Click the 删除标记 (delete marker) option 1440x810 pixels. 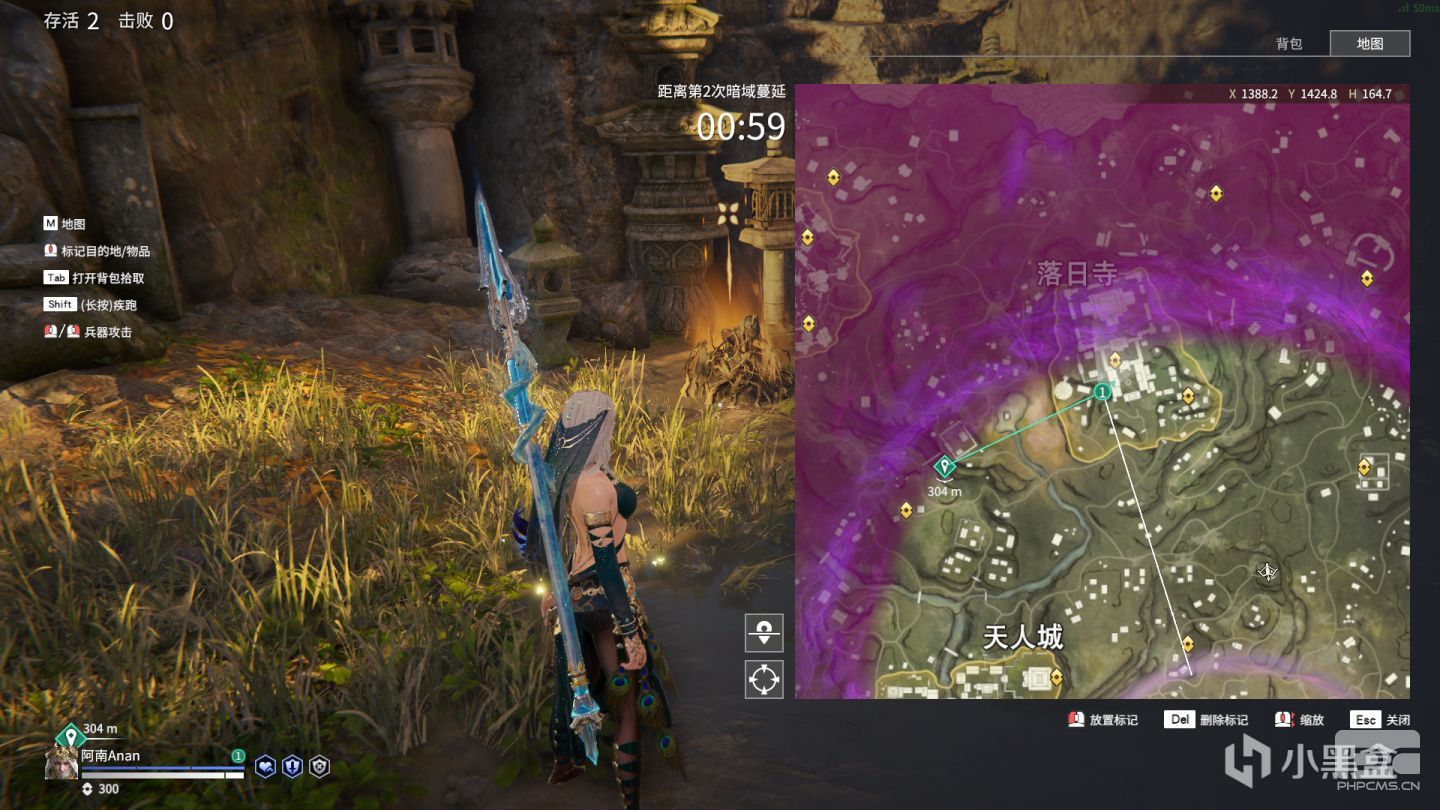tap(1207, 720)
